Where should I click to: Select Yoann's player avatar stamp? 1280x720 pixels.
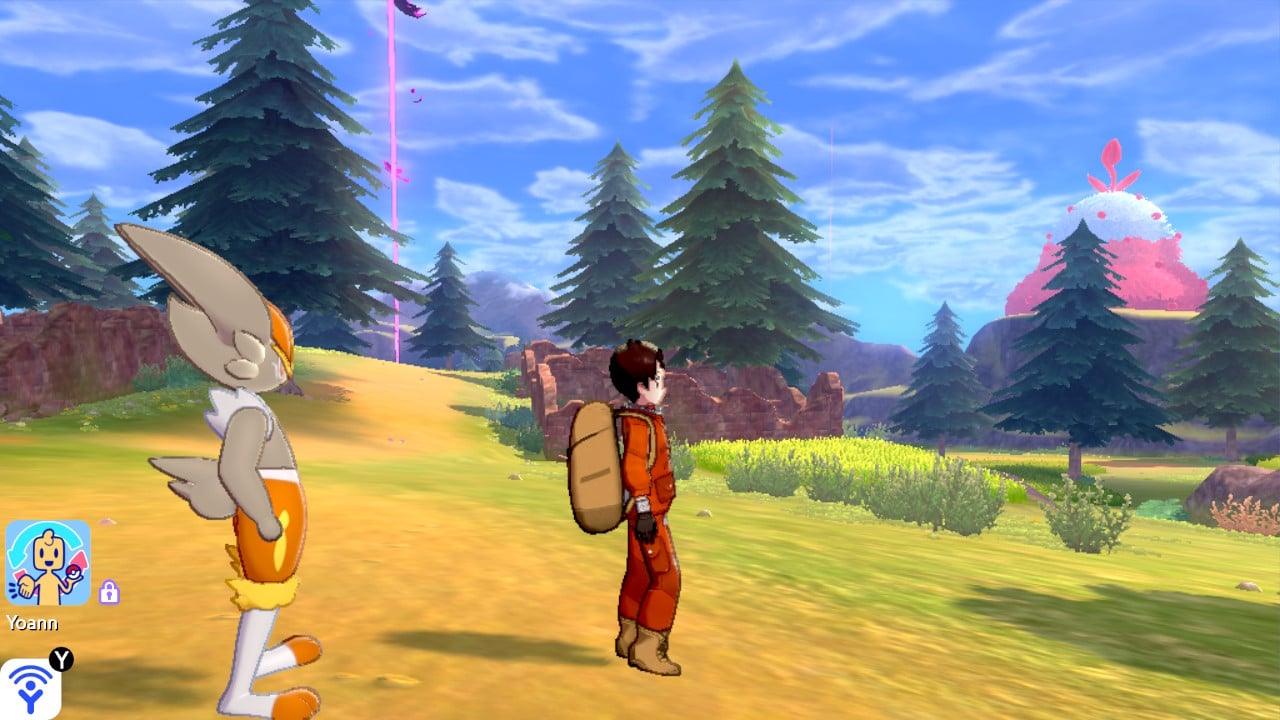pos(48,562)
